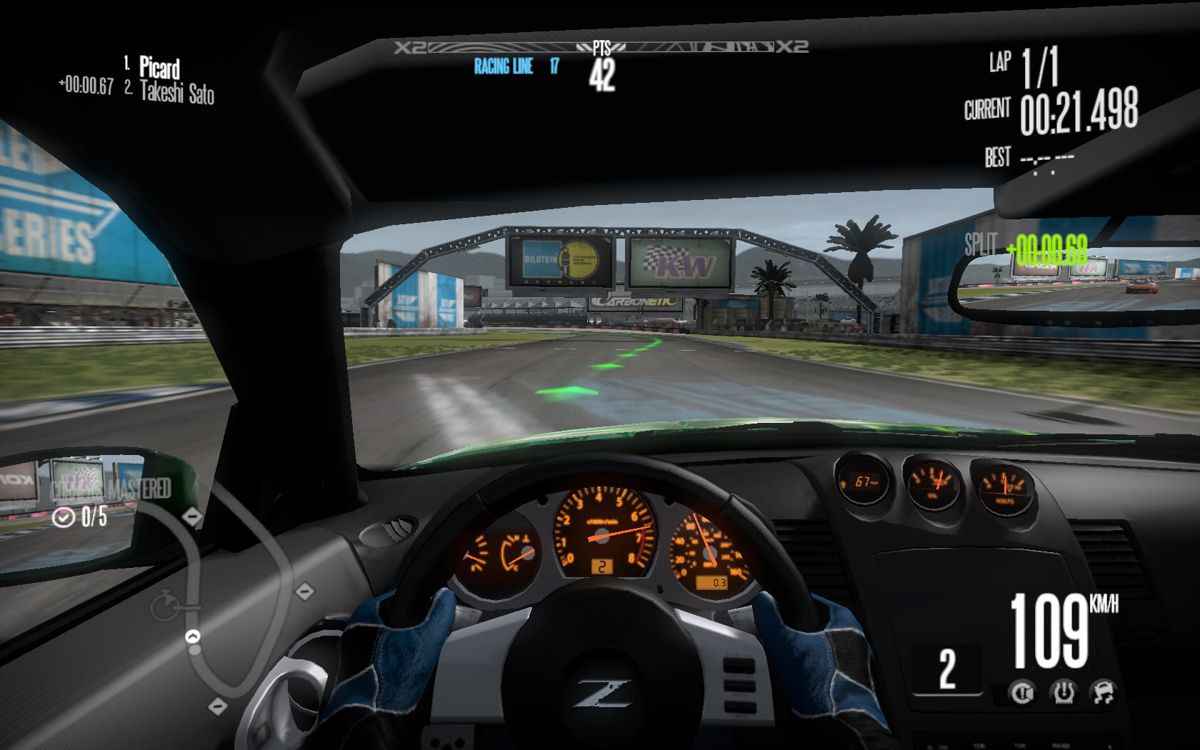
Task: Toggle the brake warning assist icon
Action: (x=1021, y=690)
